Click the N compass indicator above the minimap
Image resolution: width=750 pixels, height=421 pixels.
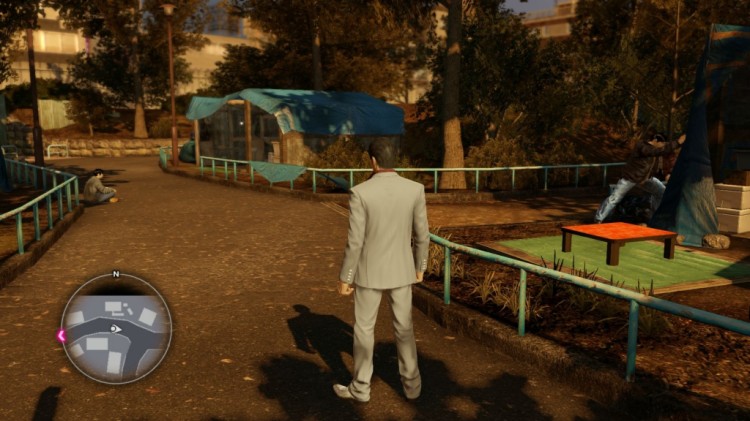pos(116,273)
